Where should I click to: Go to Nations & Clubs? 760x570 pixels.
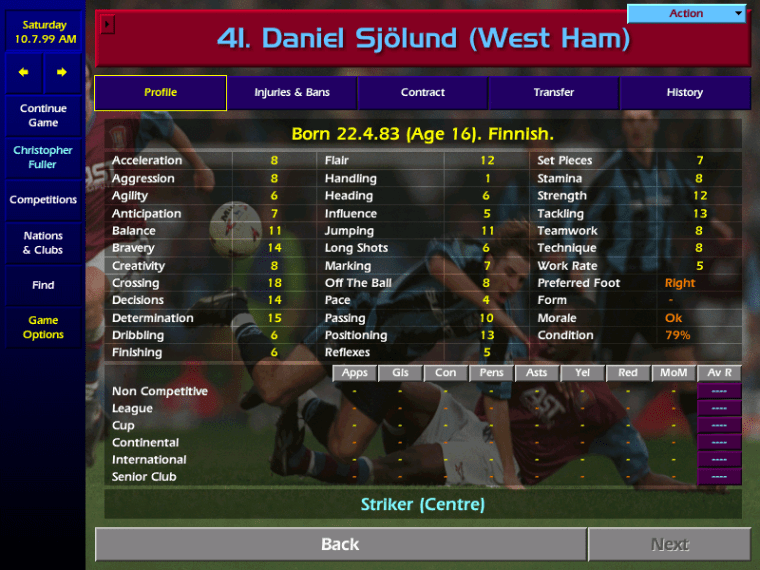tap(43, 243)
